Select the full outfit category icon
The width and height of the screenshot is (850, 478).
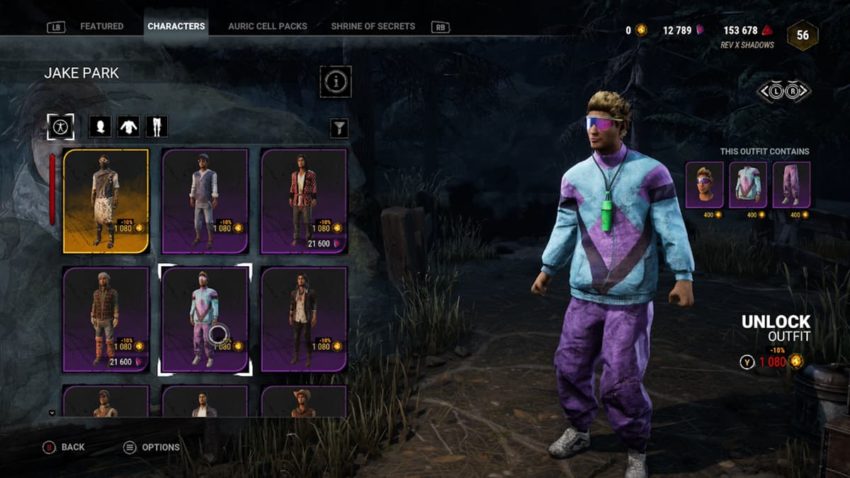pos(60,127)
